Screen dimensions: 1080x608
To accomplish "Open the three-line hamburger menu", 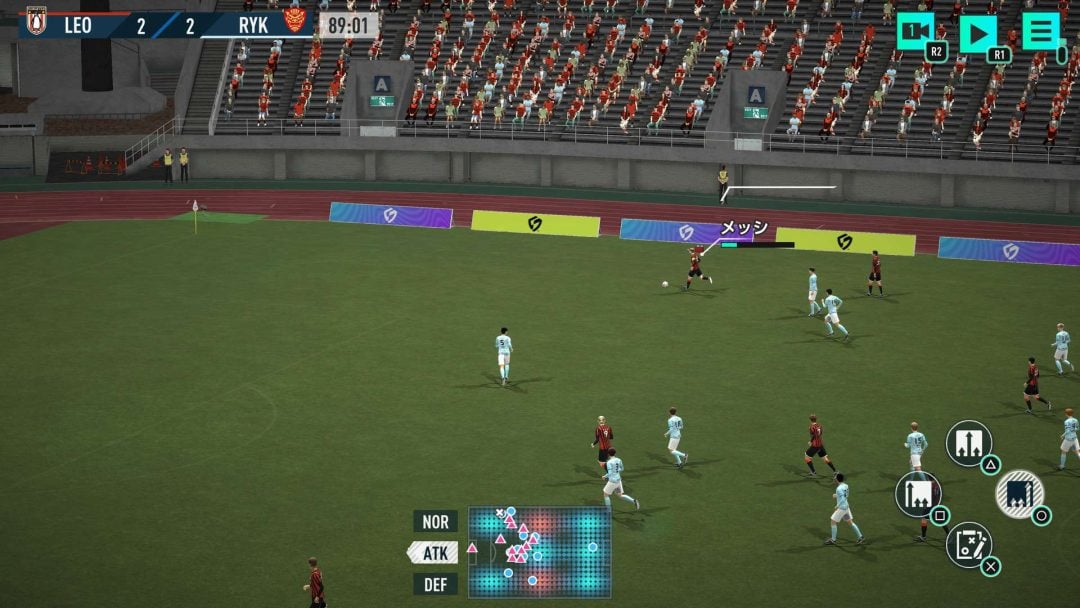I will 1040,31.
